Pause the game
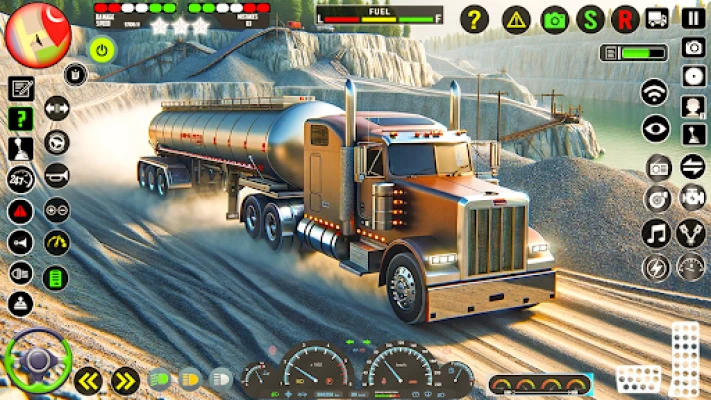Screen dimensions: 711x400 693,17
